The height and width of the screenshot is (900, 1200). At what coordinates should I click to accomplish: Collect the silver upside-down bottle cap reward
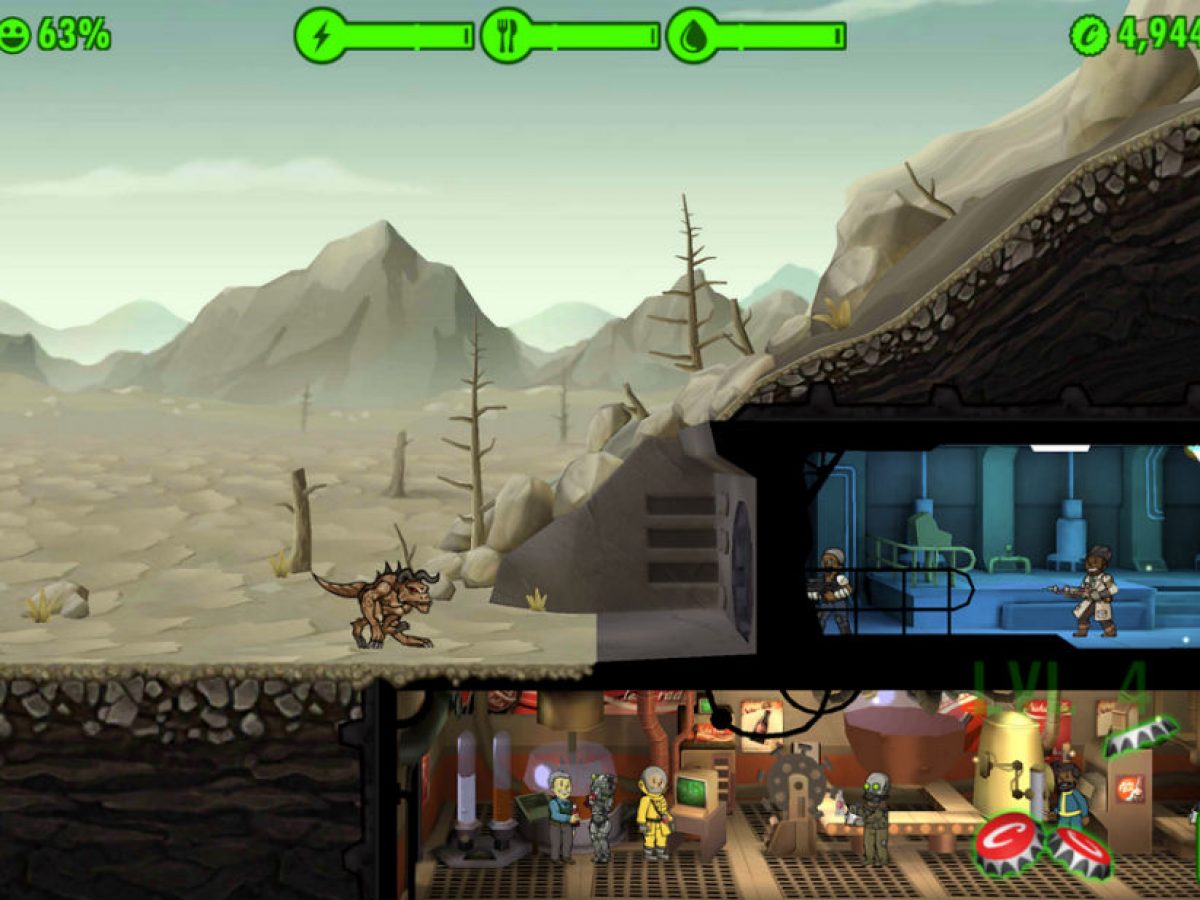[x=1141, y=737]
